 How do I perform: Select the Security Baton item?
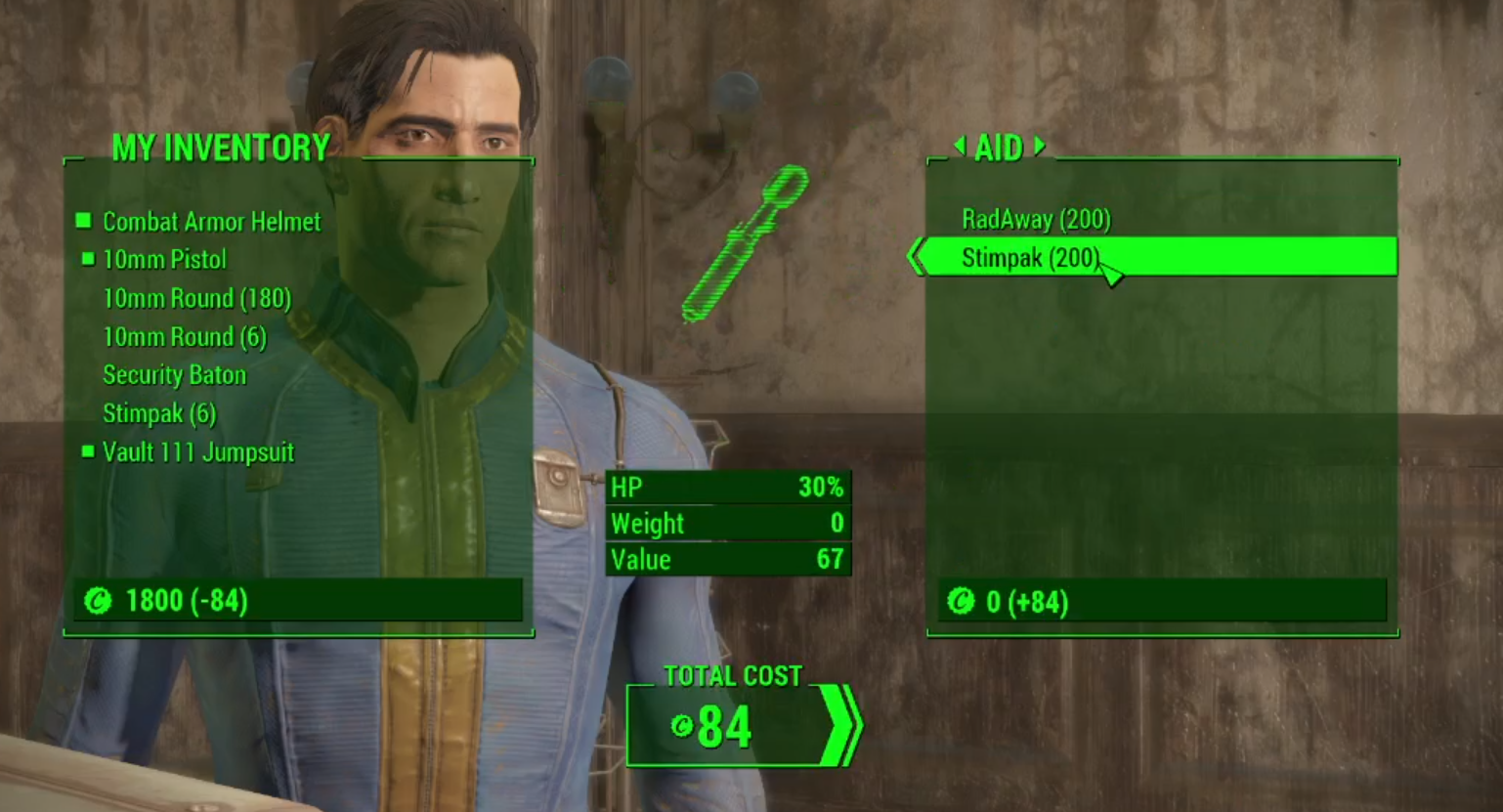[174, 375]
